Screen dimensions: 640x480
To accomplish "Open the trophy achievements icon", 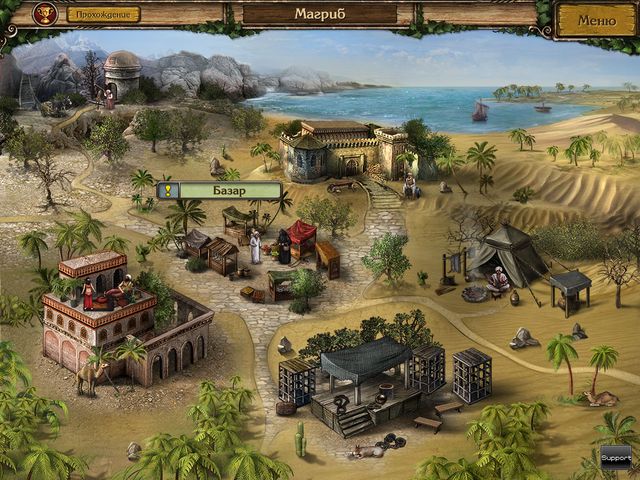I will 44,14.
